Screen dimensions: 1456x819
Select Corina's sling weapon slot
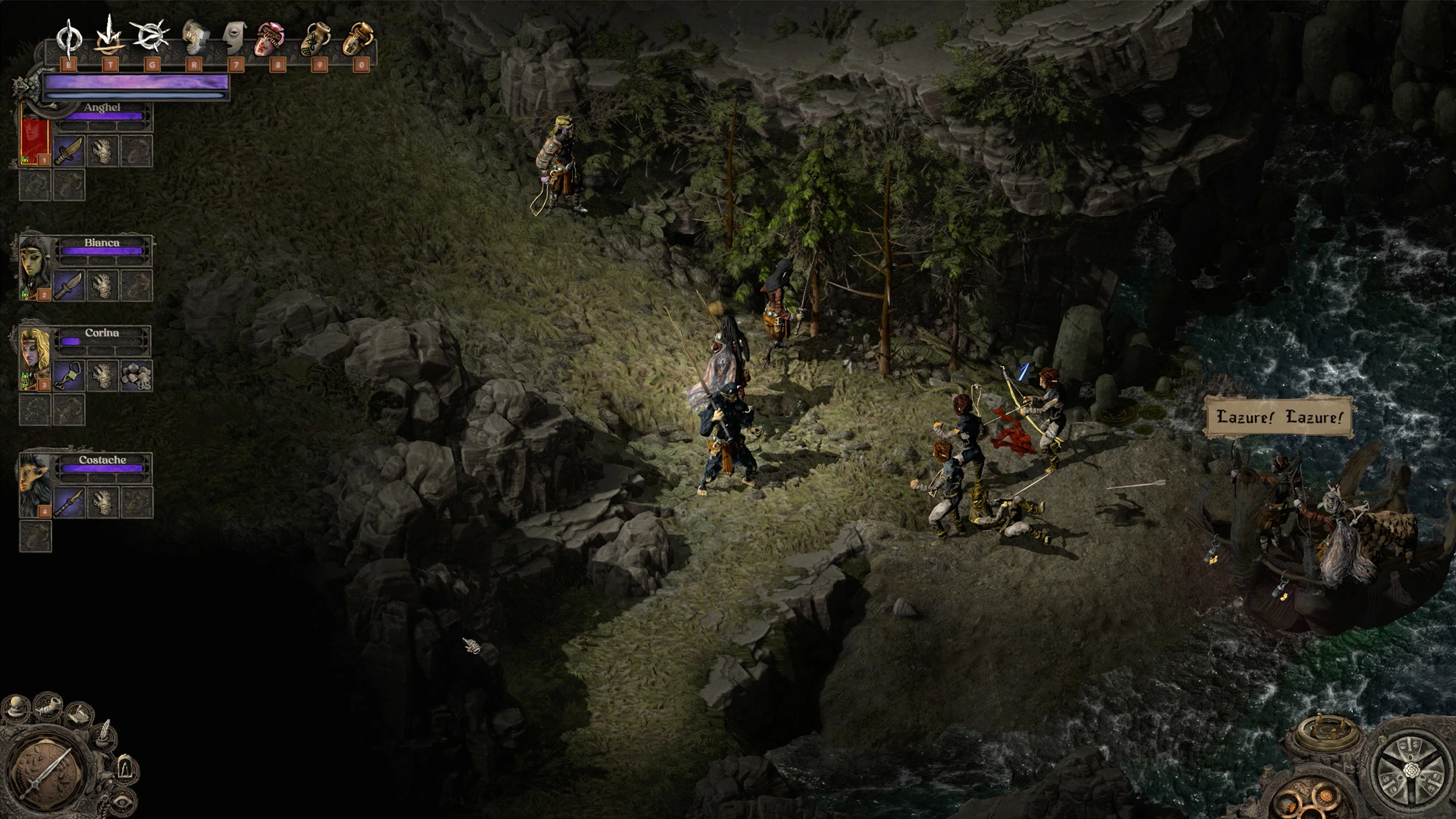click(x=69, y=375)
